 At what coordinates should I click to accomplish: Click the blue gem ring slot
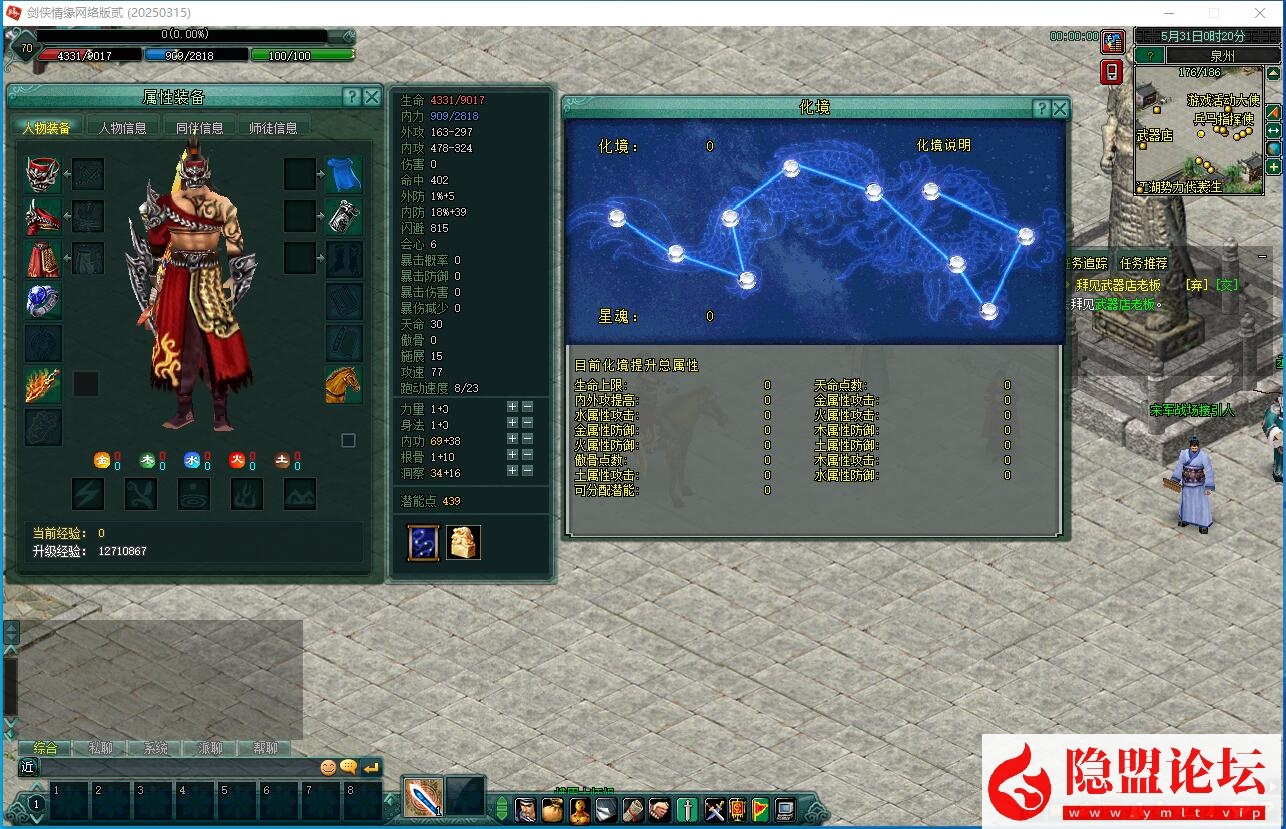click(x=43, y=300)
